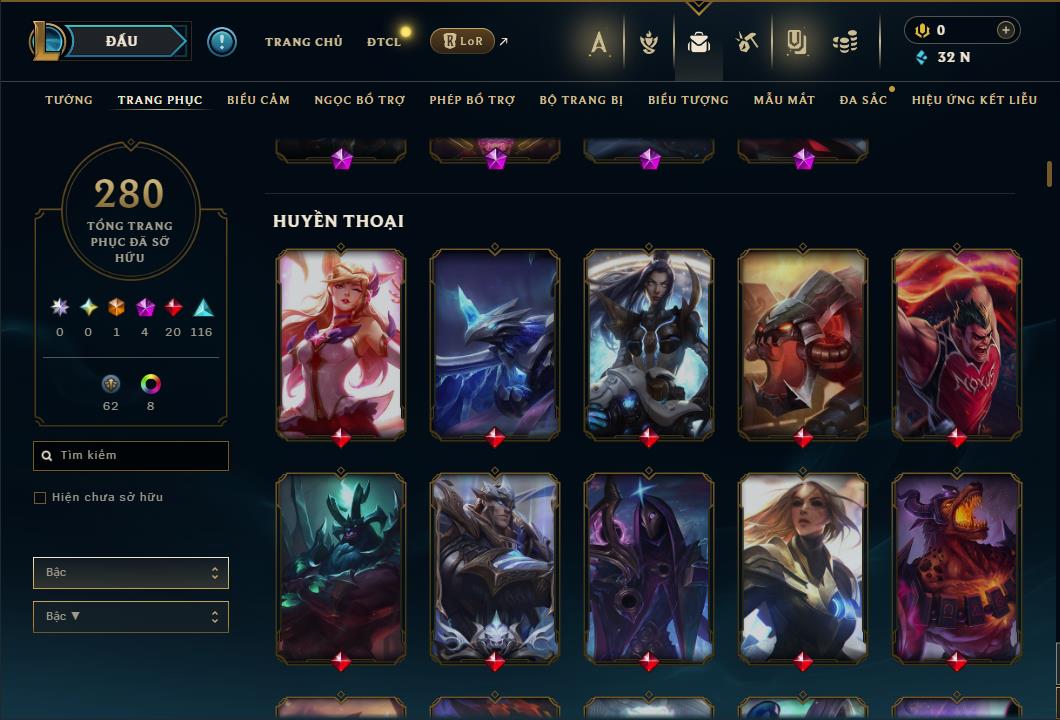Launch the LoR link button
Screen dimensions: 1060x720
(462, 41)
